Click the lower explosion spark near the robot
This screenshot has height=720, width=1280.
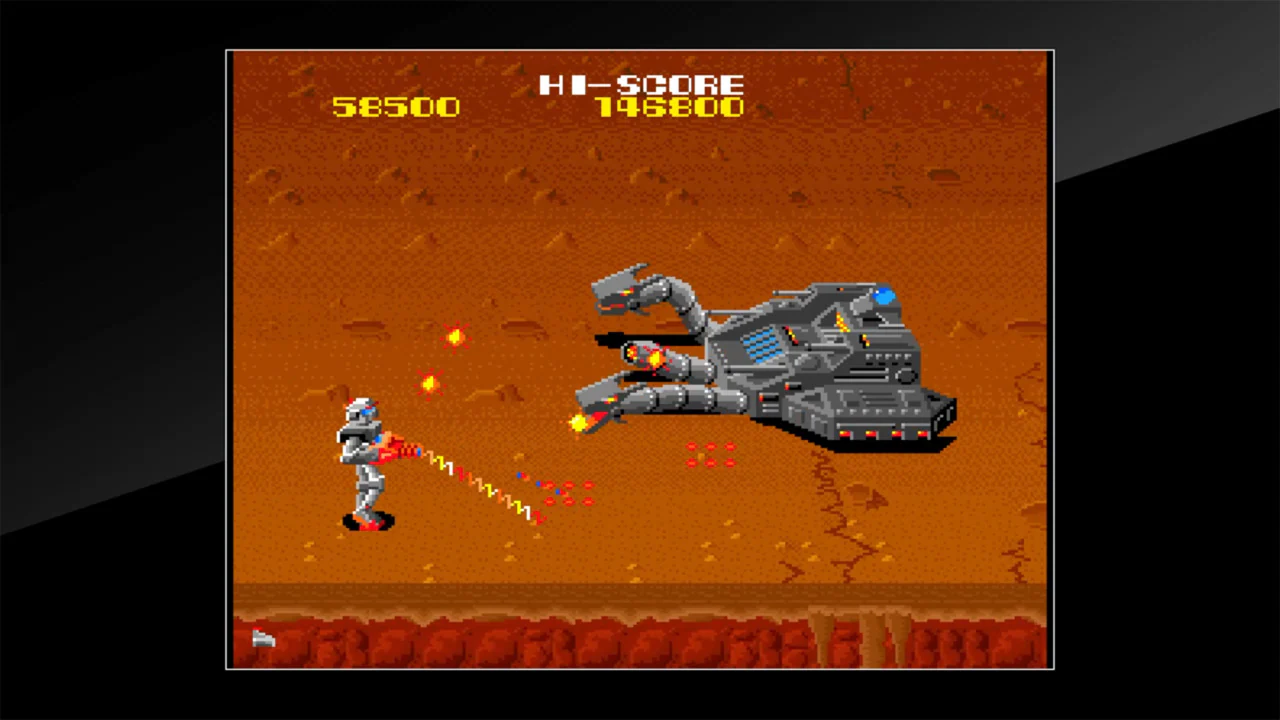pos(428,382)
